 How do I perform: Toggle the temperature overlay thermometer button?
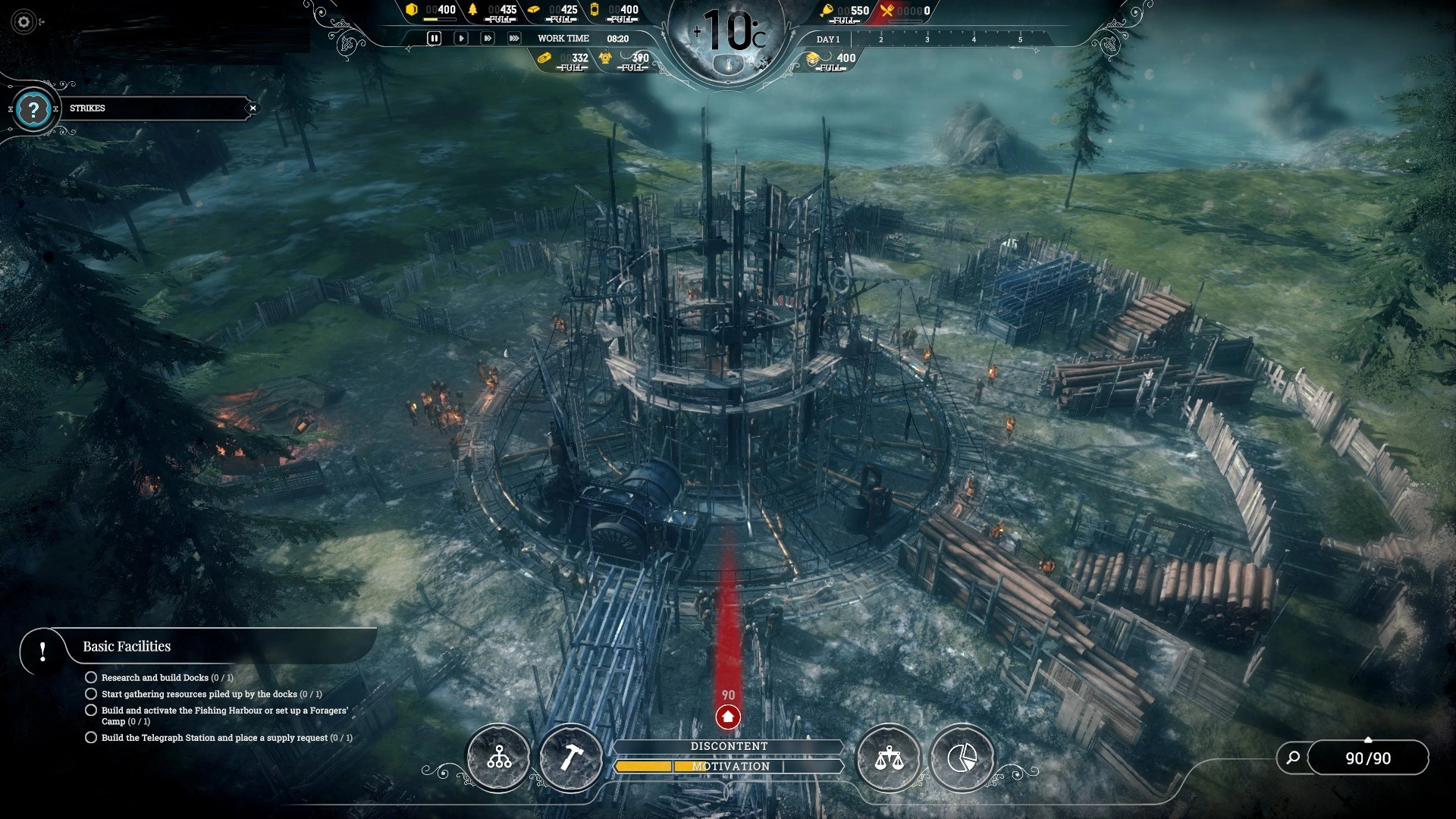729,66
